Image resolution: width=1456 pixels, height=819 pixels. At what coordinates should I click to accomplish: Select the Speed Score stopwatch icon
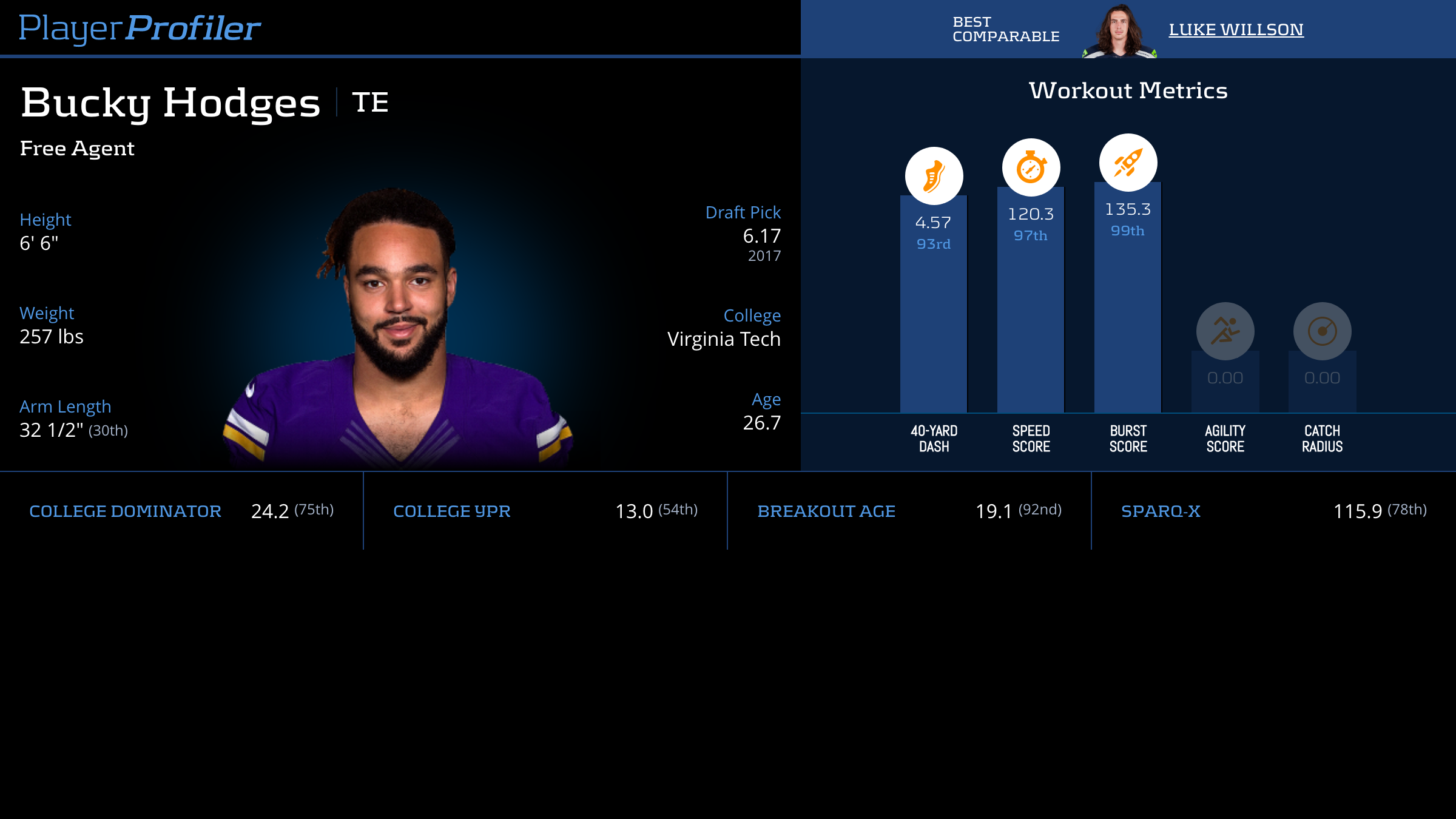(x=1031, y=167)
